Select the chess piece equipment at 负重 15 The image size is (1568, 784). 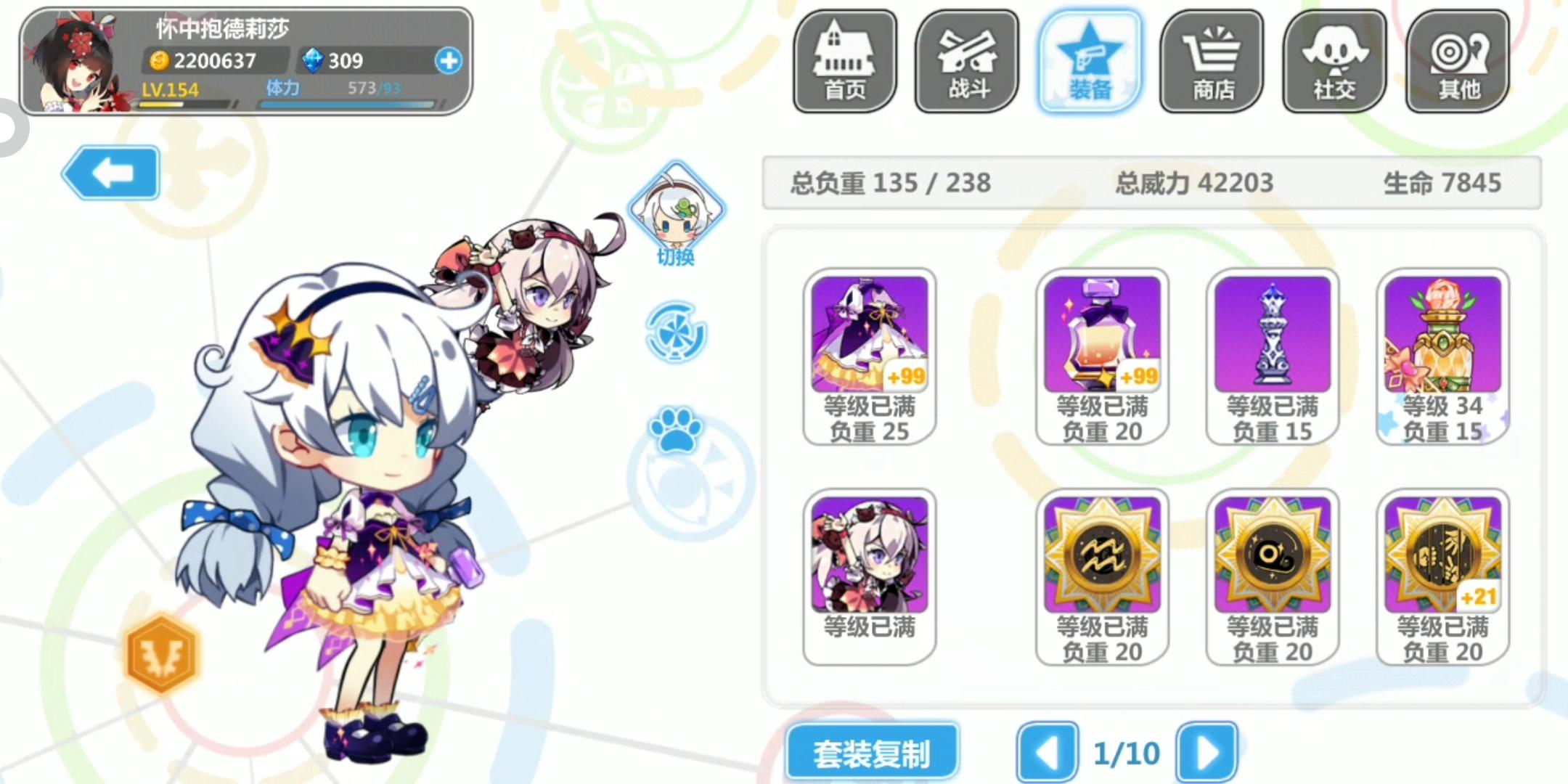pos(1272,334)
